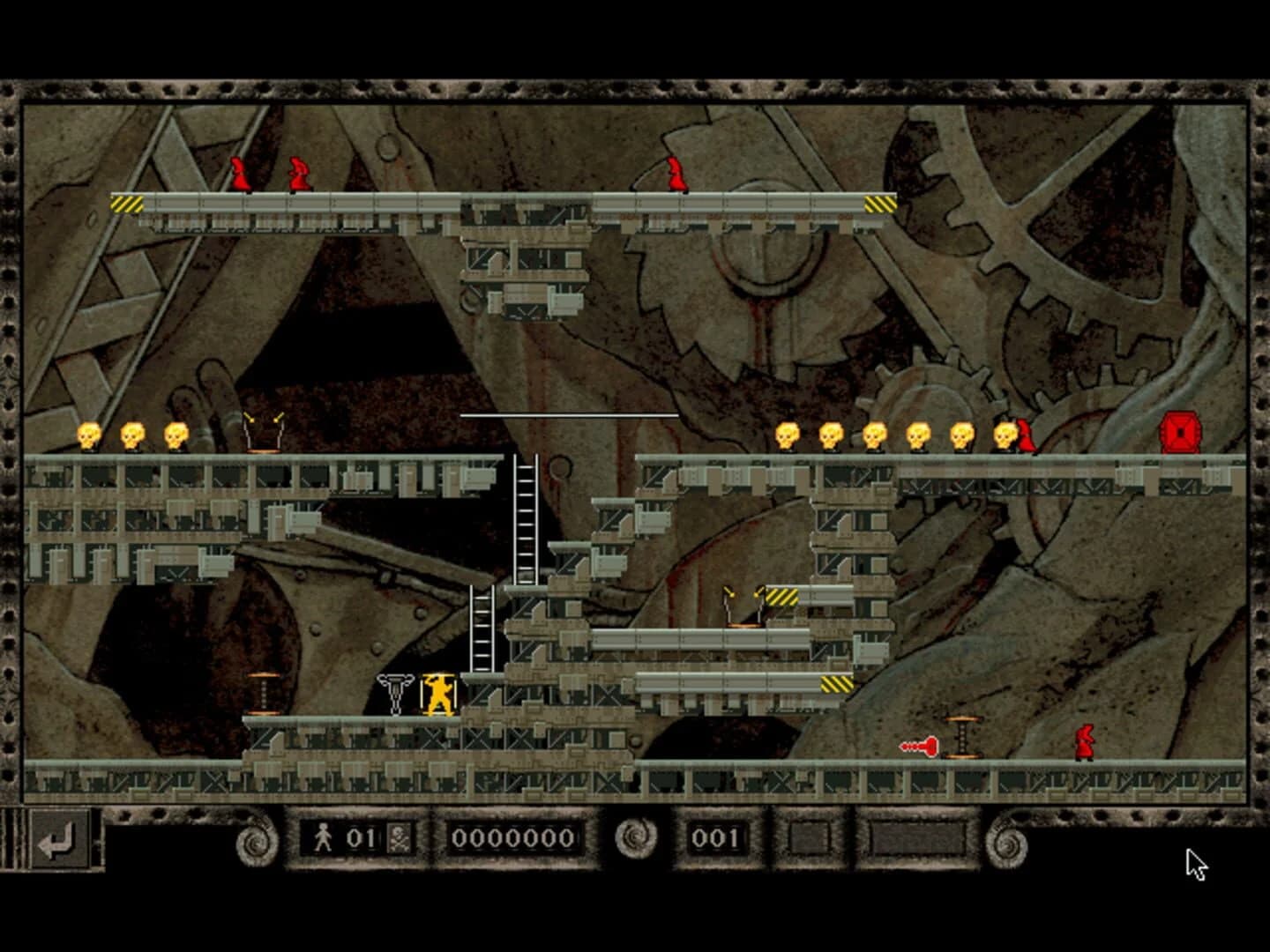Click the skull icon beside the walker counter
Screen dimensions: 1270x952
(399, 836)
